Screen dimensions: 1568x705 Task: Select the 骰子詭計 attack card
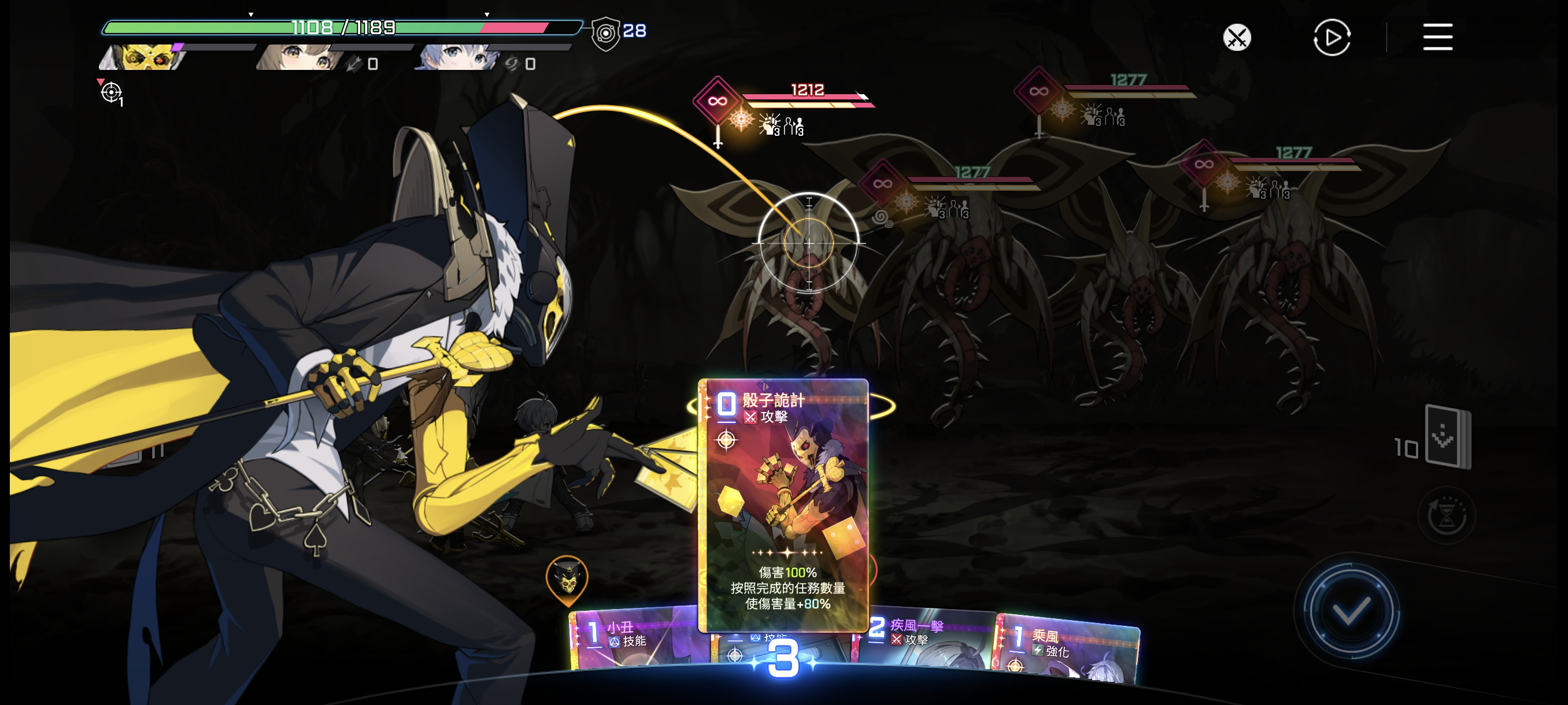pyautogui.click(x=783, y=505)
